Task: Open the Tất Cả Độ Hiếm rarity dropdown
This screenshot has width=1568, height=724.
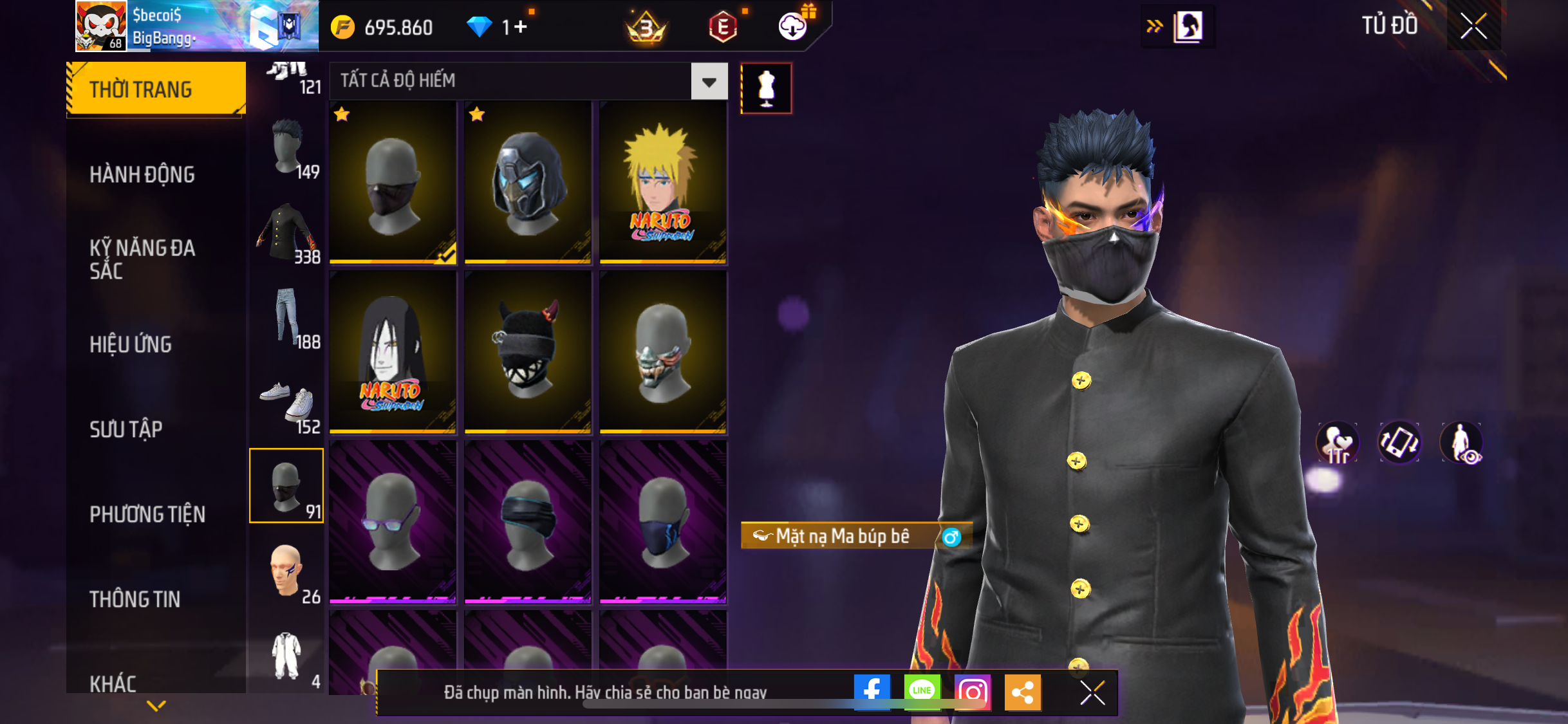Action: [709, 82]
